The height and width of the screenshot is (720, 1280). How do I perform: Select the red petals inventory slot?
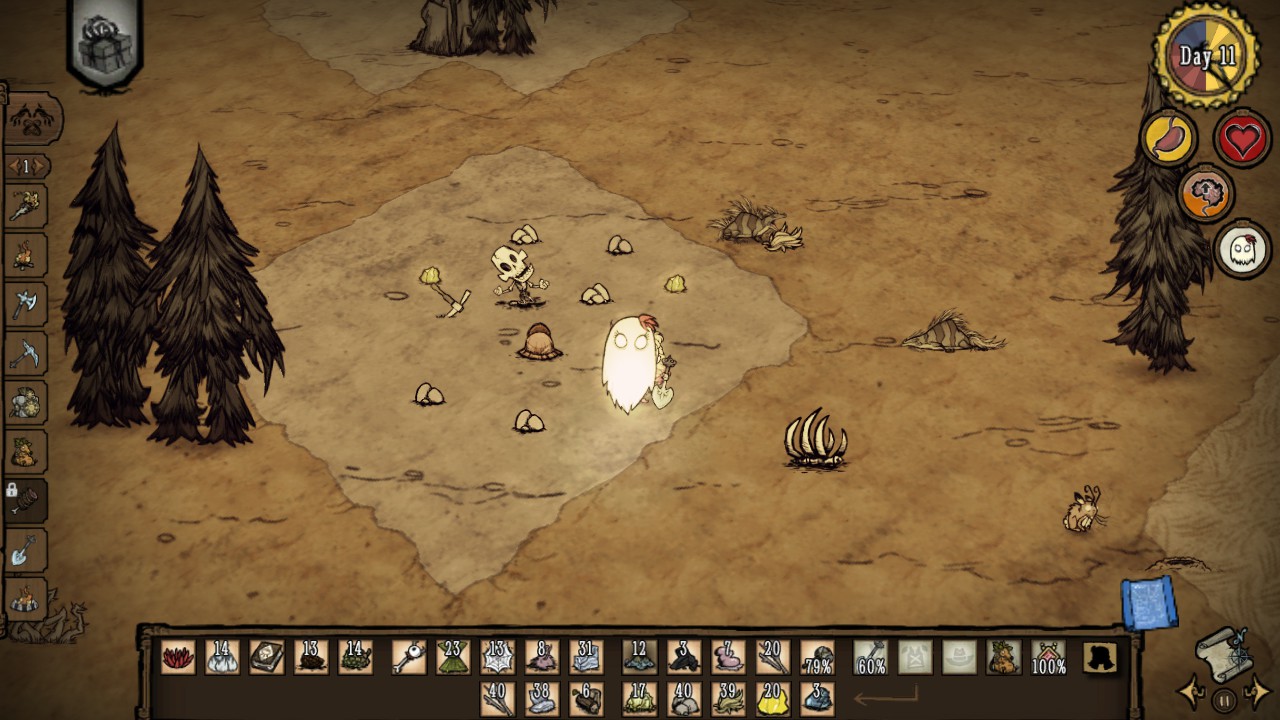pos(178,658)
